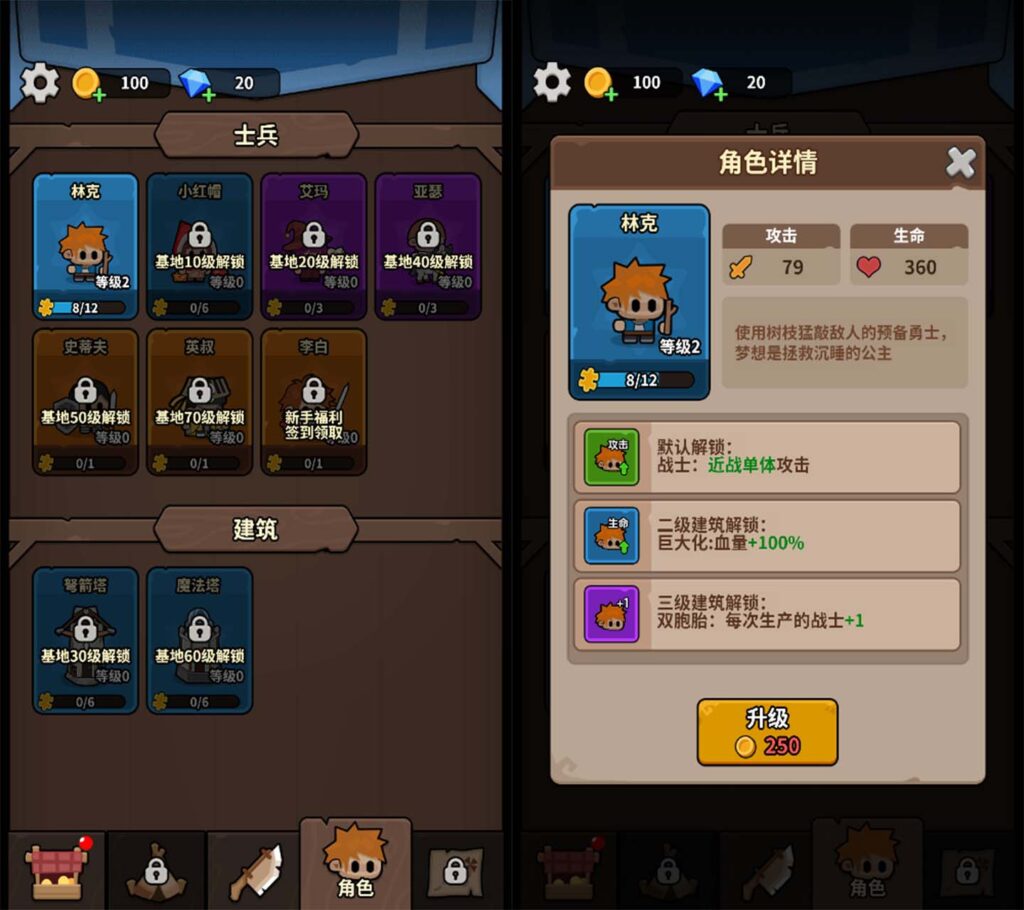1024x910 pixels.
Task: Select the locked 史蒂夫 soldier card
Action: coord(85,402)
